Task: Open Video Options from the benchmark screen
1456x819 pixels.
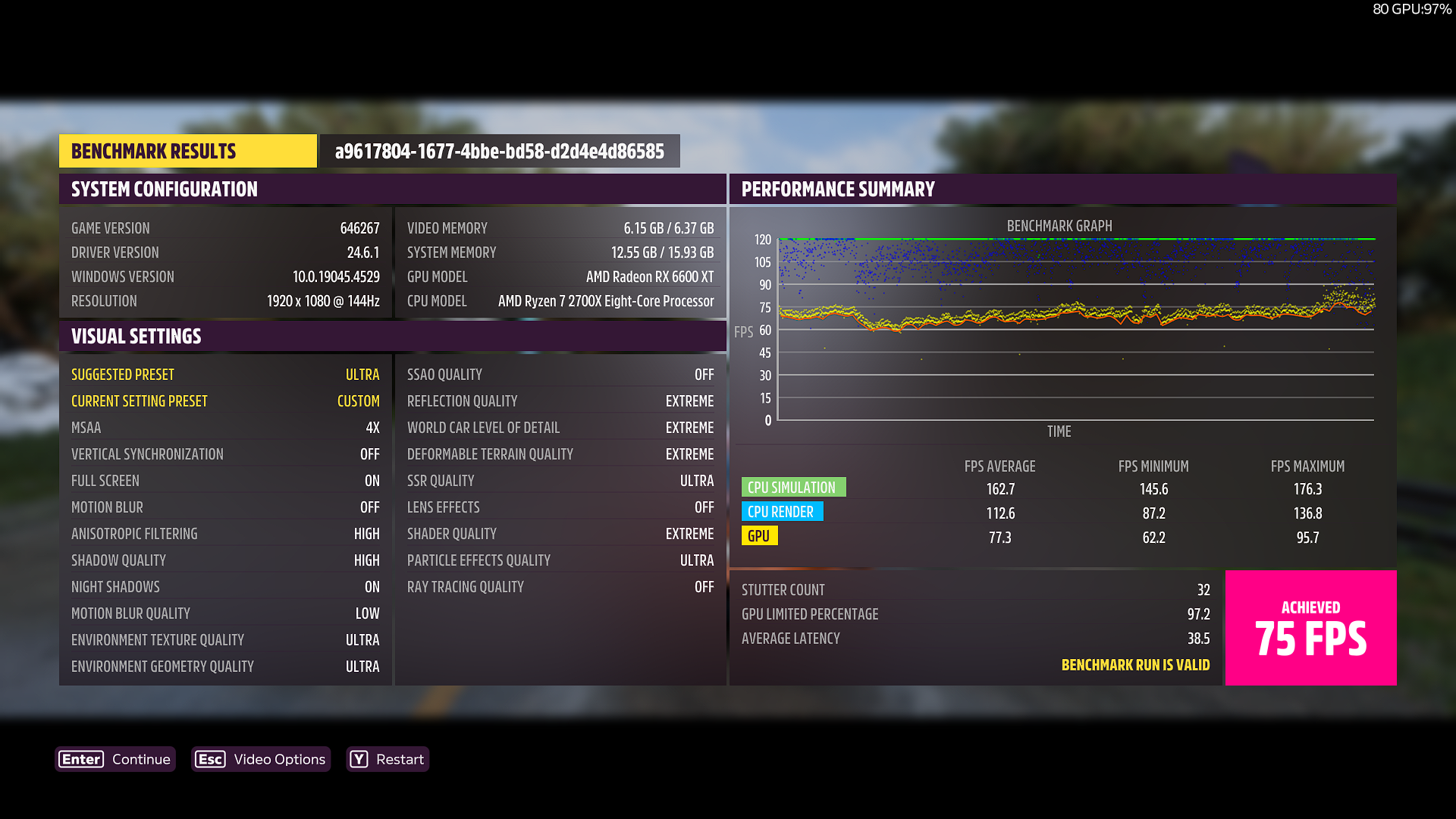Action: point(261,759)
